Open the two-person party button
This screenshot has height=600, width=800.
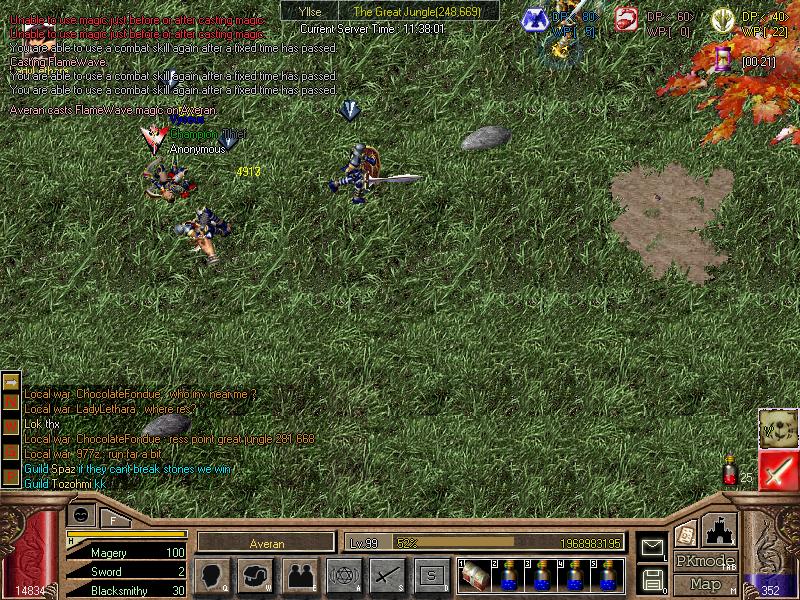[x=299, y=575]
